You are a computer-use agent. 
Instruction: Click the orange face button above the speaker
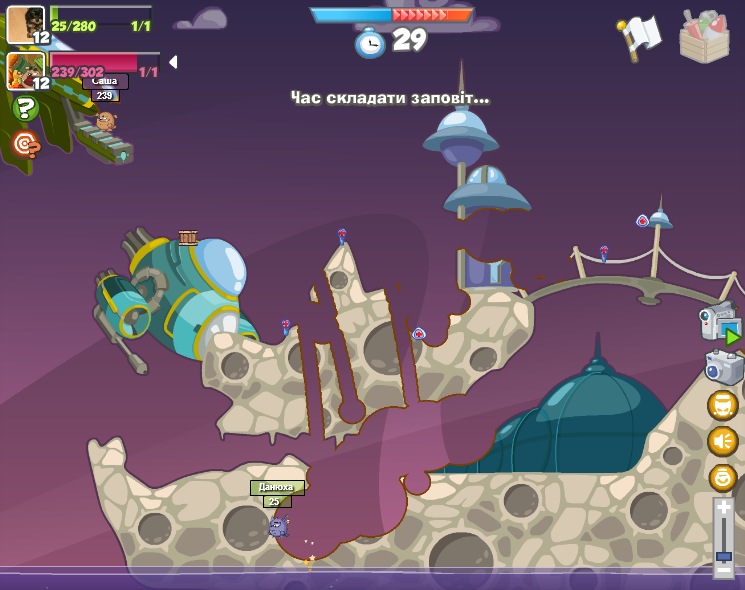722,405
